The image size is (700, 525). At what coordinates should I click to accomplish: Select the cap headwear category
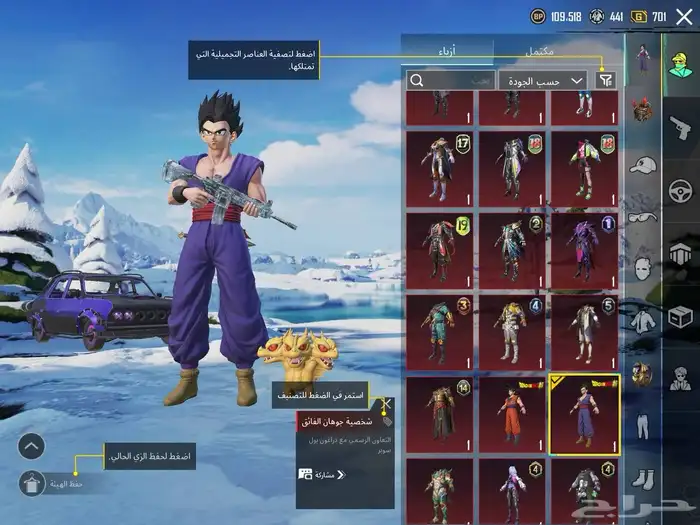point(642,165)
